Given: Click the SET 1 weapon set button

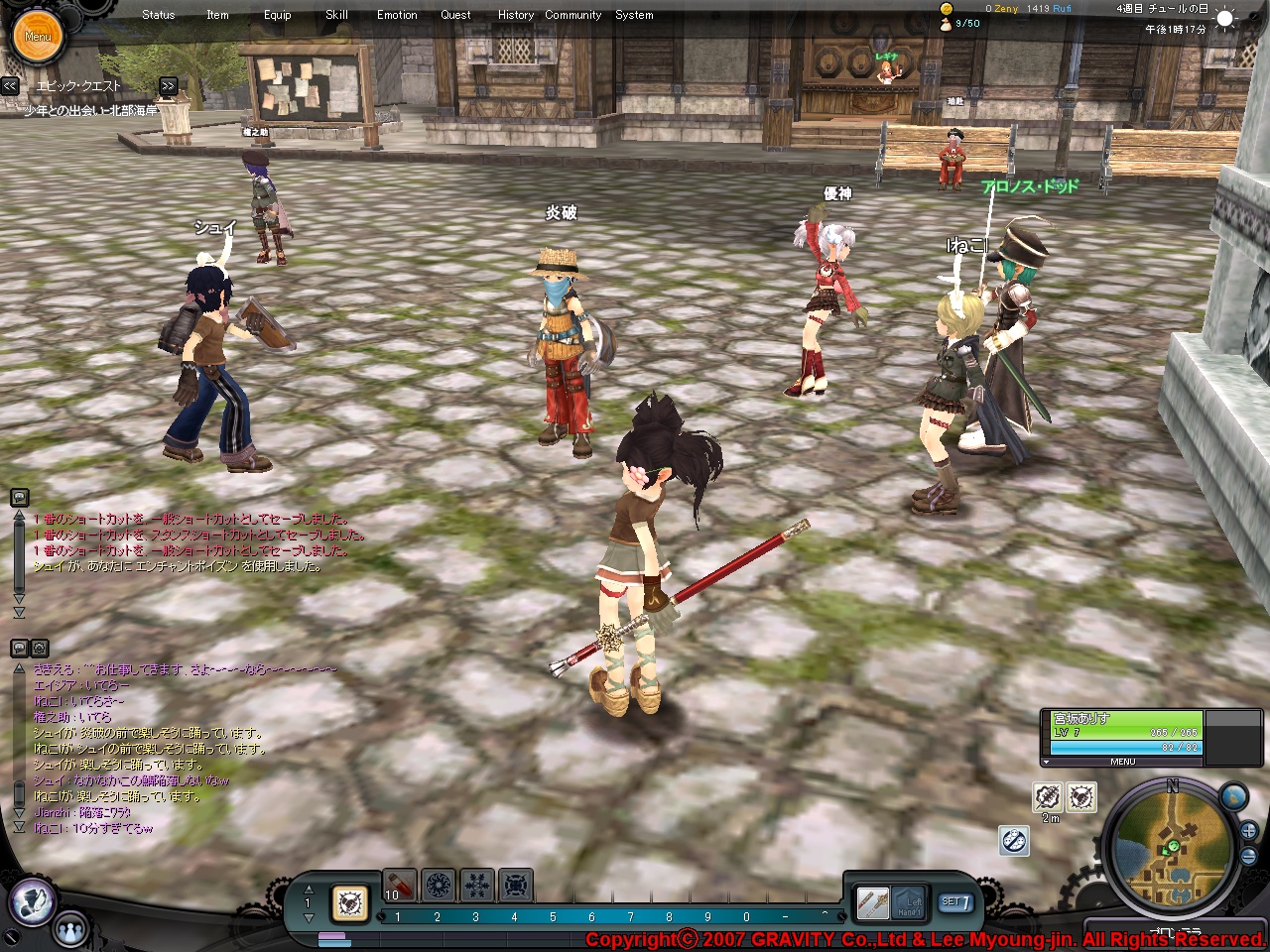Looking at the screenshot, I should tap(955, 902).
